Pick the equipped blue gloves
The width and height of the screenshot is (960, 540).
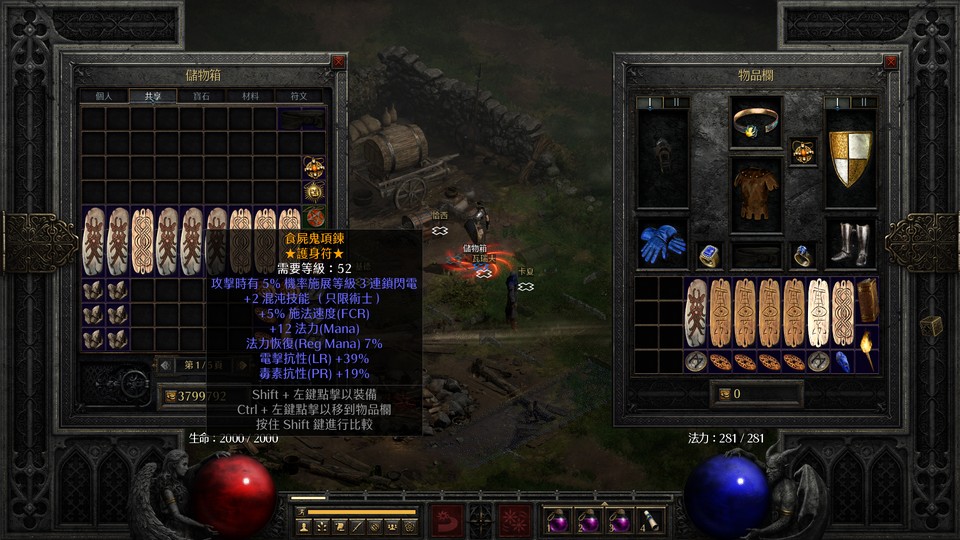661,243
